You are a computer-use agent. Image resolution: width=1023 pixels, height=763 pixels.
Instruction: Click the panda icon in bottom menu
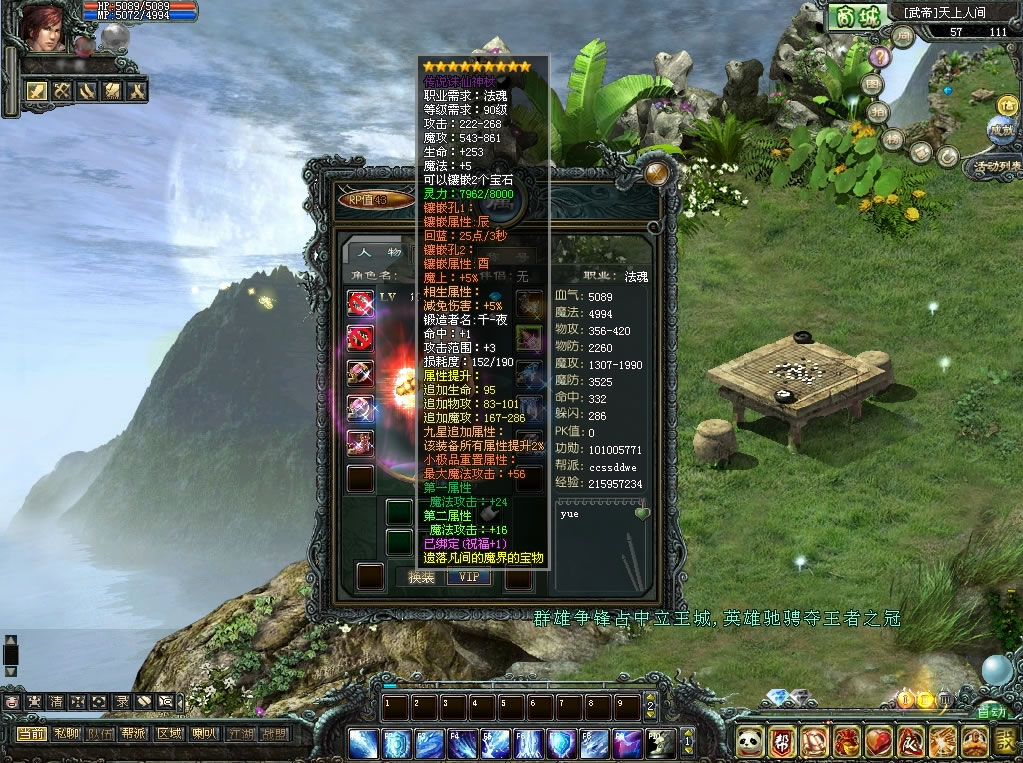[x=750, y=742]
